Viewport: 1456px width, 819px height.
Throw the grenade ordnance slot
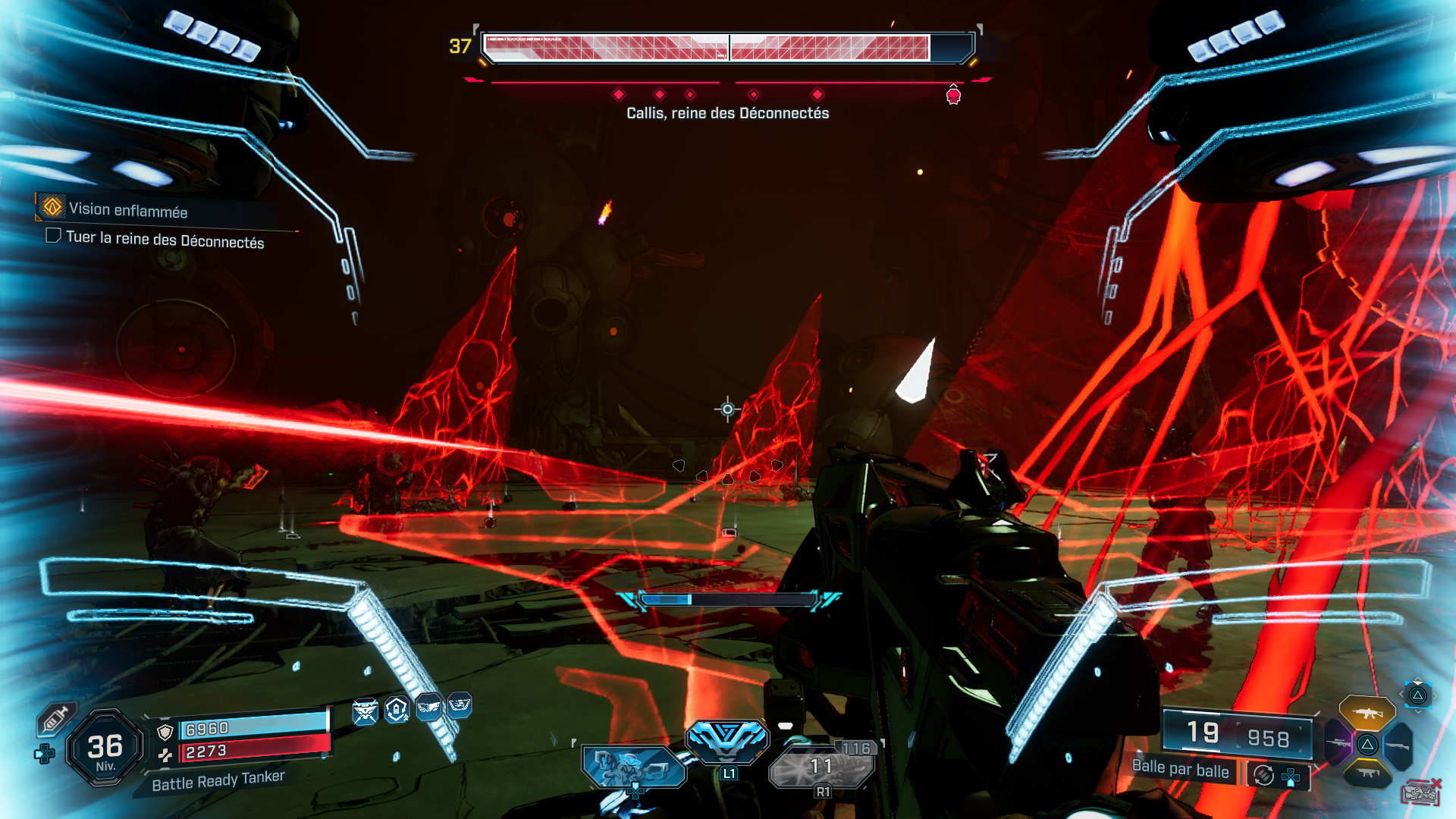(x=822, y=766)
